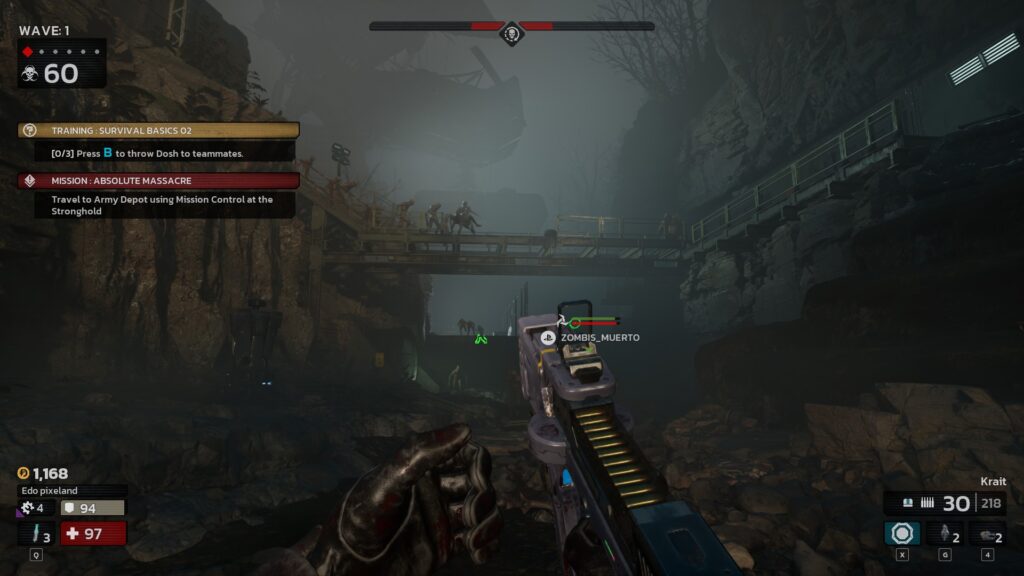Select the Training: Survival Basics 02 objective

[159, 130]
